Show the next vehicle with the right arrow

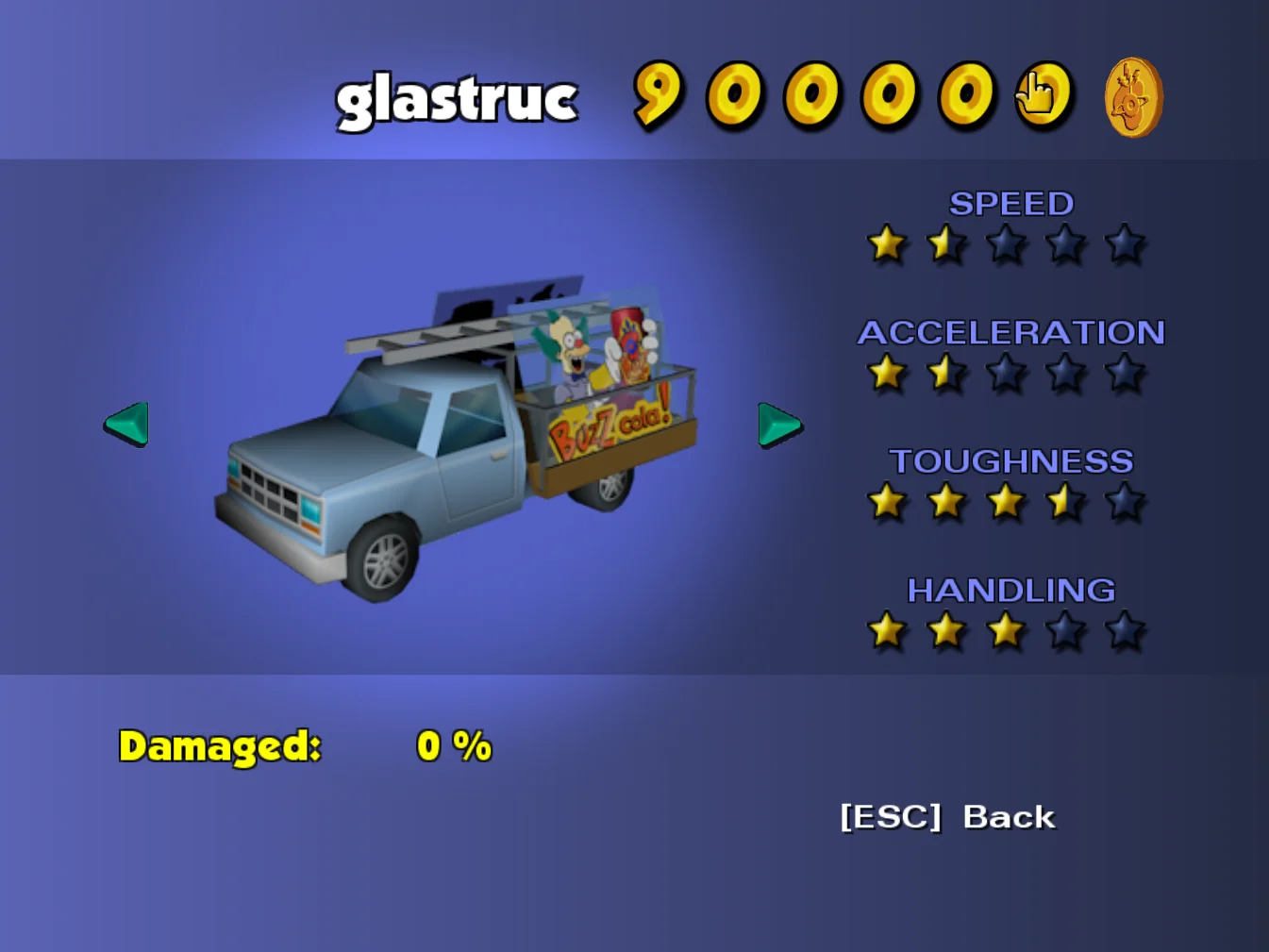(x=779, y=425)
